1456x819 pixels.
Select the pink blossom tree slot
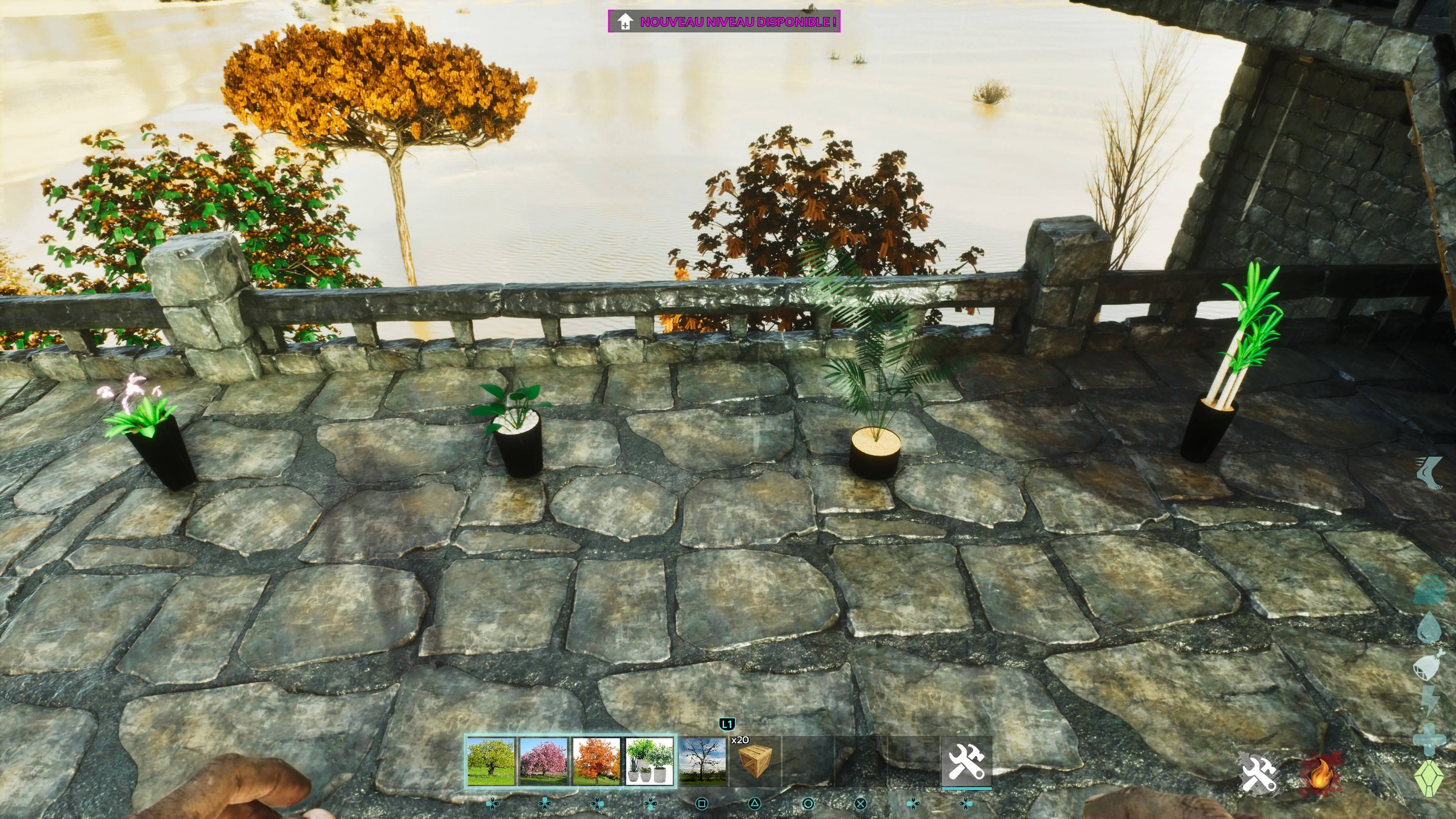[543, 761]
